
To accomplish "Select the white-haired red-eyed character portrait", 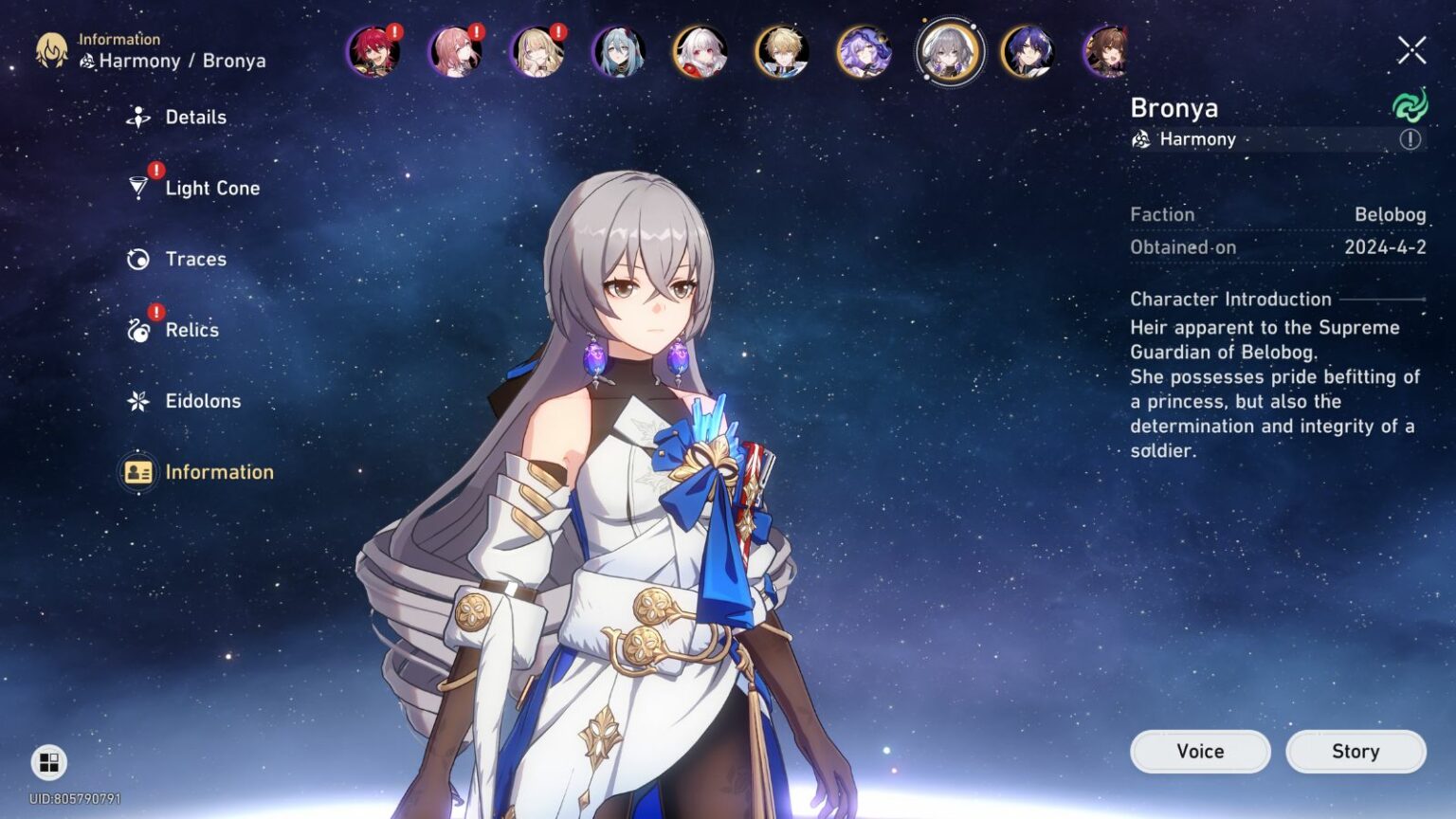I will (x=701, y=51).
